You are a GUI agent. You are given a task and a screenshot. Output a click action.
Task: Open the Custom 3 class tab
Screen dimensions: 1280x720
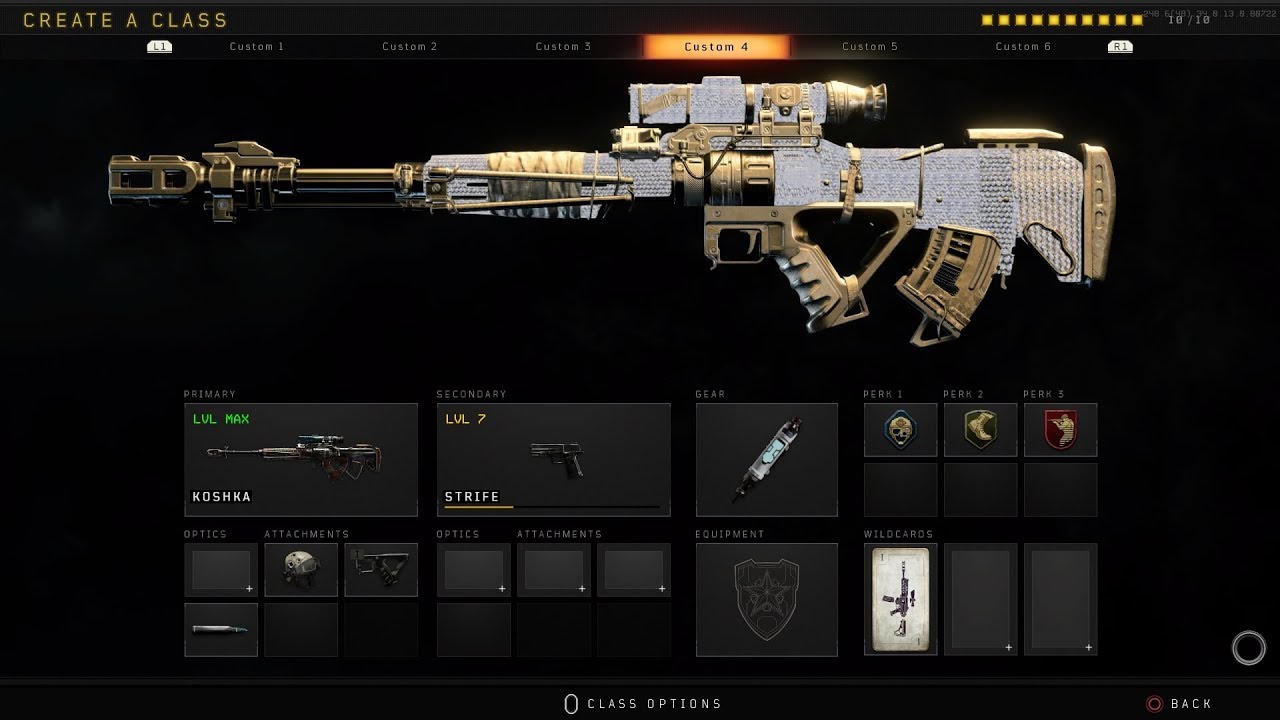click(563, 47)
